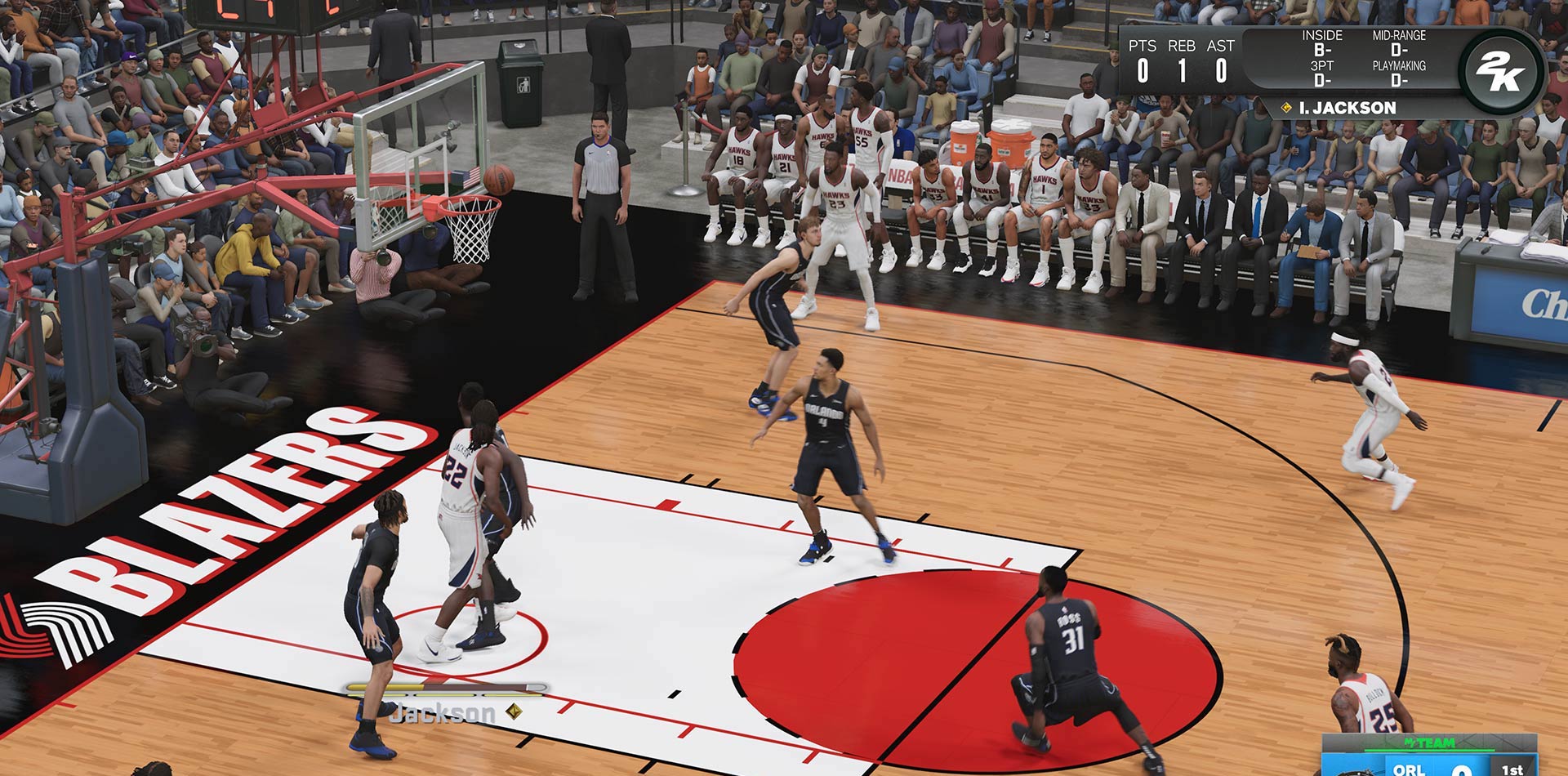Click the 2K logo badge

pyautogui.click(x=1500, y=71)
